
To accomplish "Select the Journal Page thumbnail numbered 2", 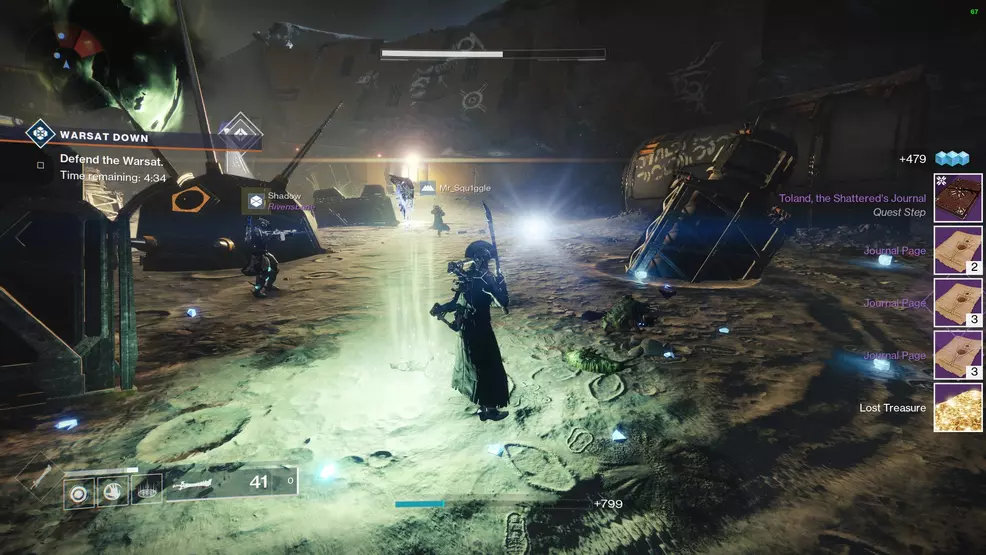I will 957,250.
